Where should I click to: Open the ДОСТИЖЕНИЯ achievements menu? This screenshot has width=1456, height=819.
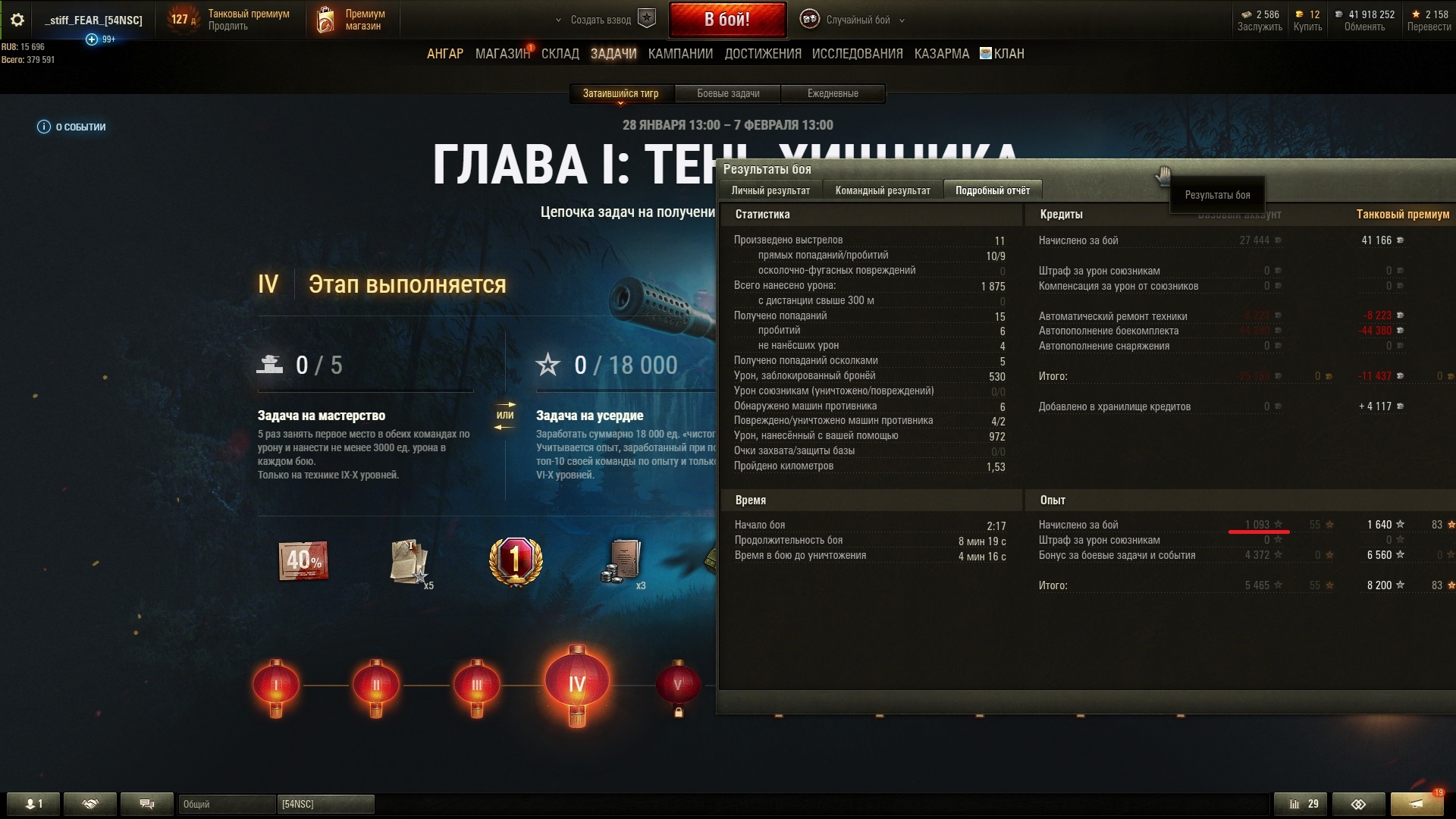click(x=762, y=54)
